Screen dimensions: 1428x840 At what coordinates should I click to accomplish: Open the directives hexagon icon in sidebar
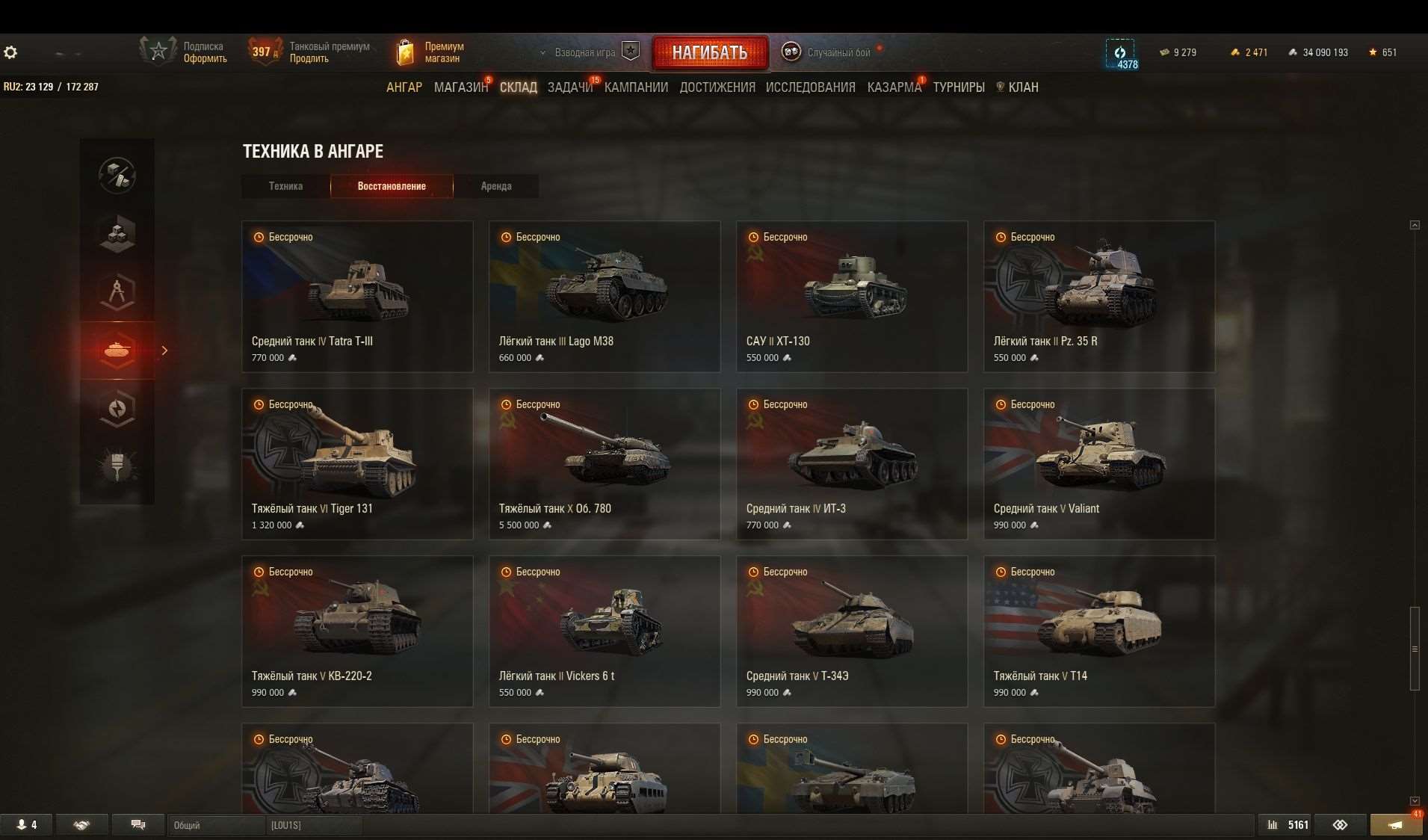coord(117,408)
